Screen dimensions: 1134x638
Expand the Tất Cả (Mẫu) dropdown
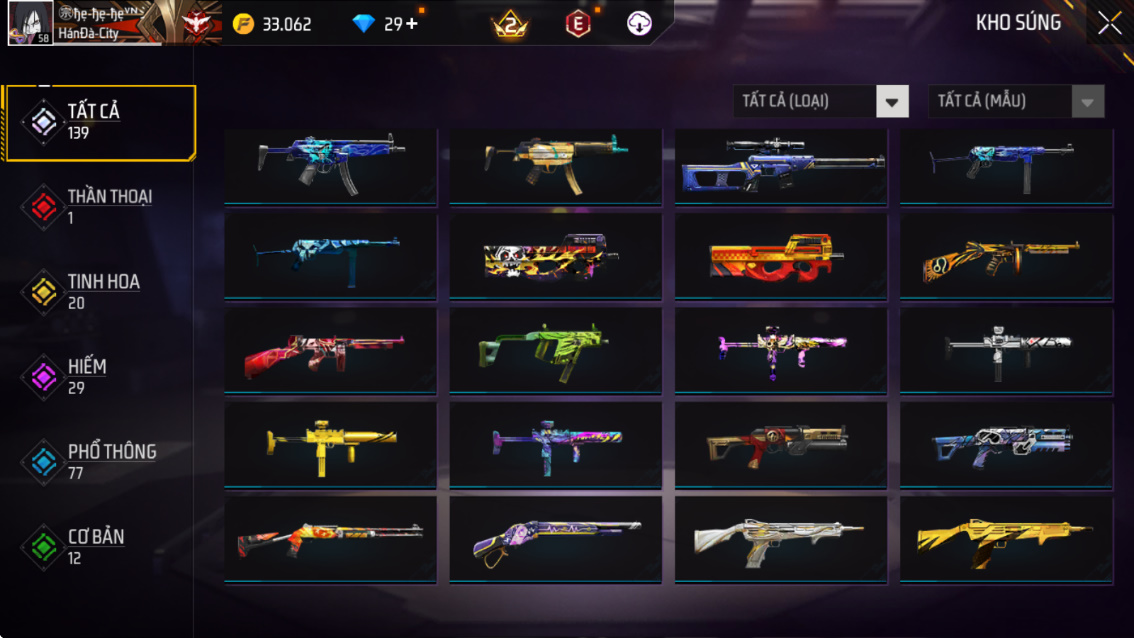(x=1016, y=101)
